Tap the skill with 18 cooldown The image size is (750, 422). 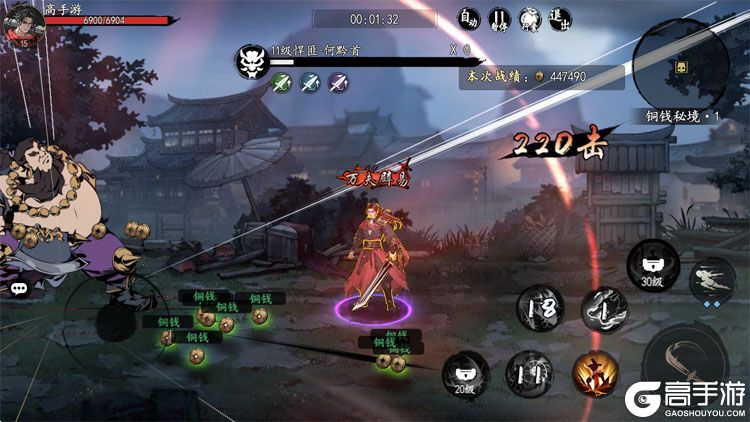click(x=540, y=306)
